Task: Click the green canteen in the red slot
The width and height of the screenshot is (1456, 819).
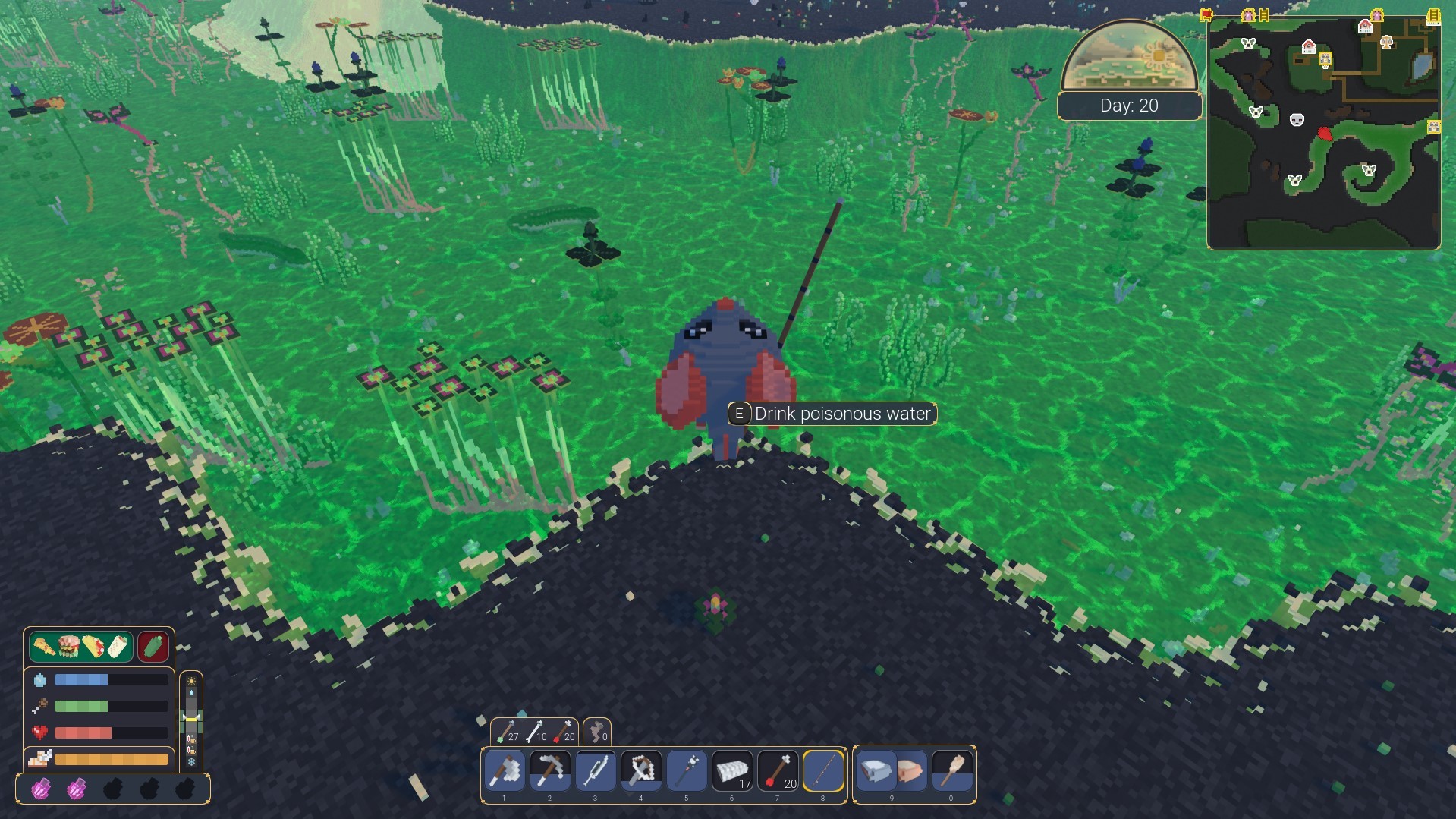Action: click(153, 646)
